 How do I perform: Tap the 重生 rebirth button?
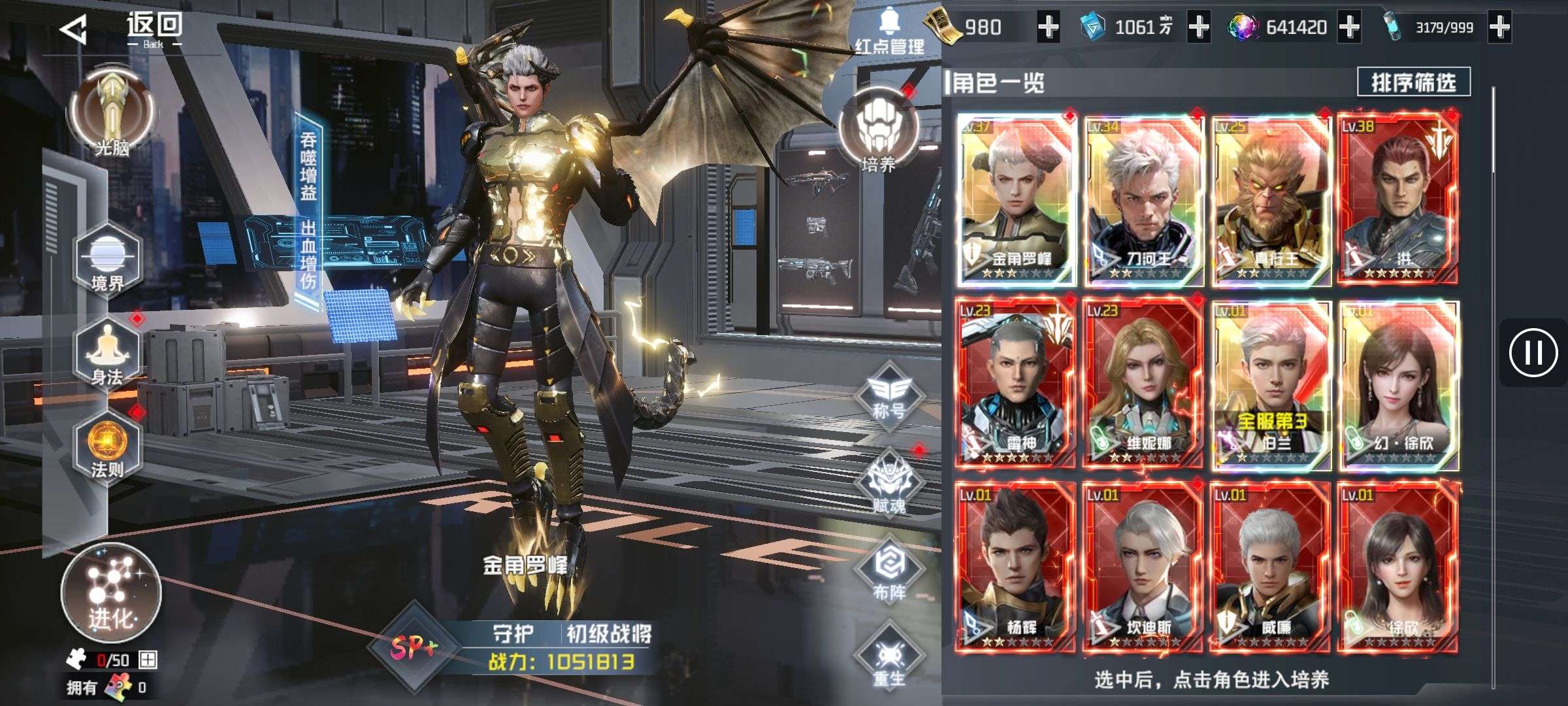click(x=889, y=660)
